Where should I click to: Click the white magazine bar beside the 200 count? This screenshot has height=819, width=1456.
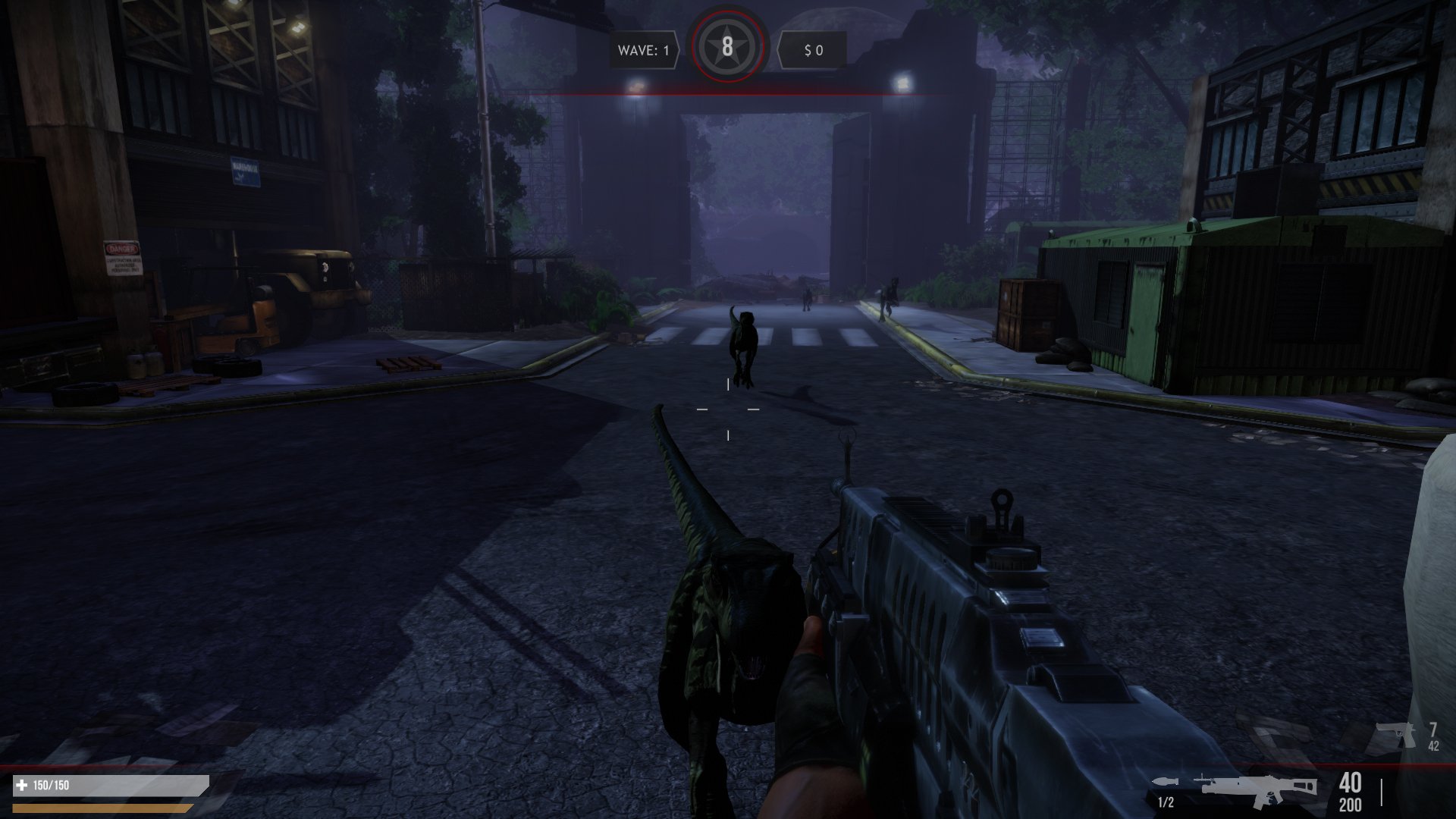coord(1383,792)
